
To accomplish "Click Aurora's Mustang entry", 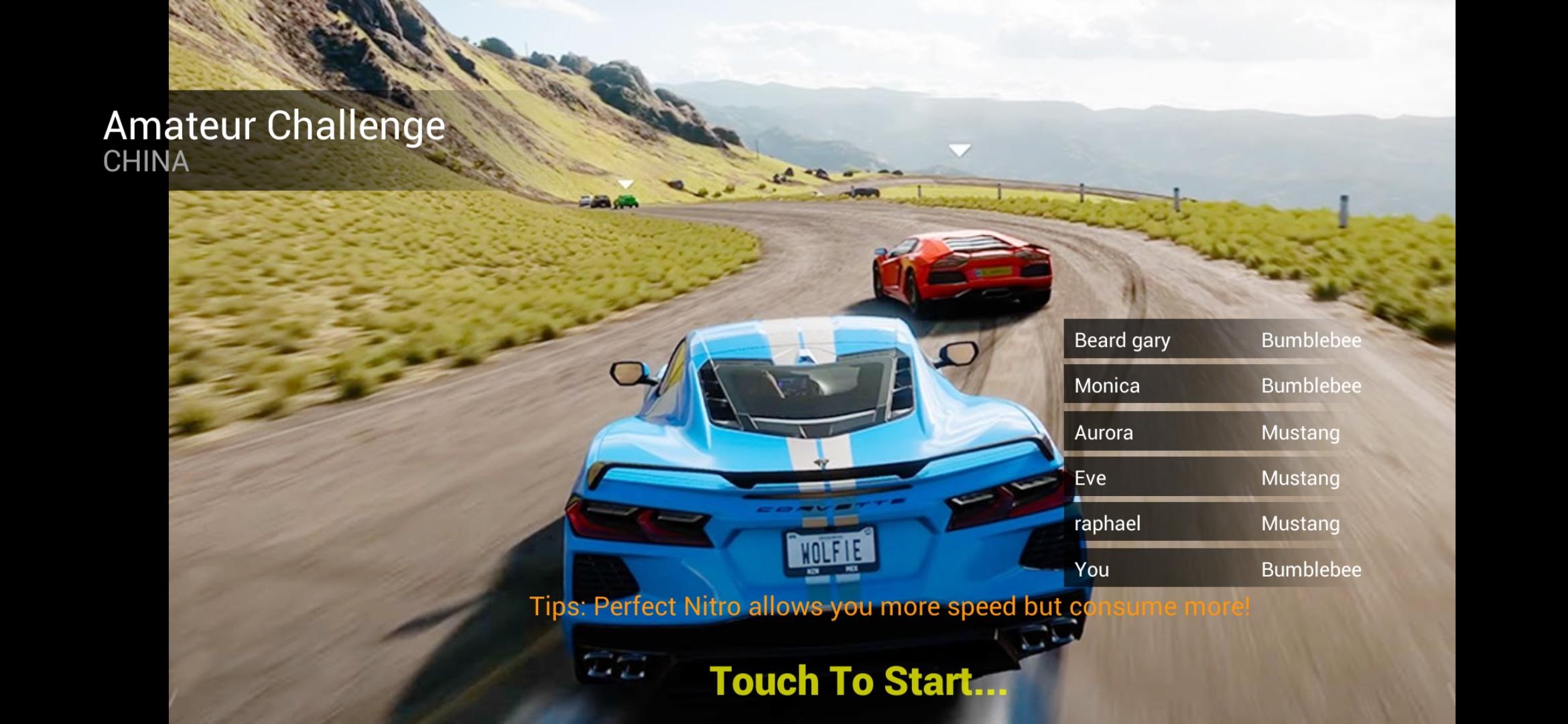I will [1217, 432].
